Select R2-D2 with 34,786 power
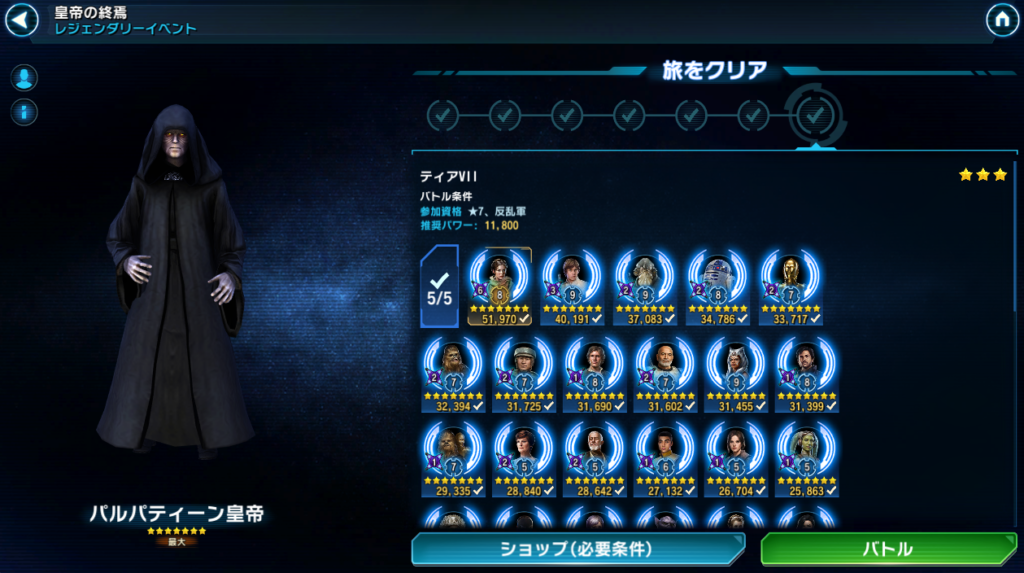The image size is (1024, 573). click(716, 285)
